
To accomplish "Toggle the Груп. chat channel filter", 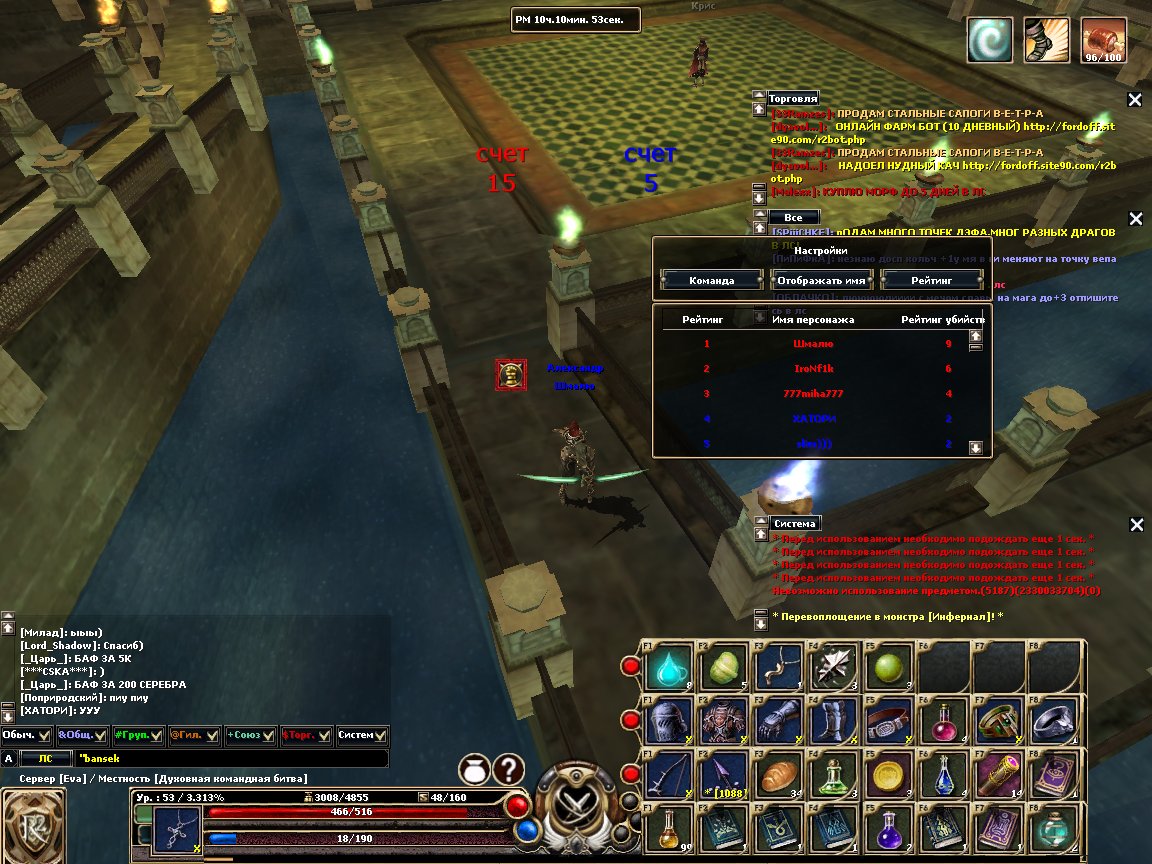I will (138, 735).
